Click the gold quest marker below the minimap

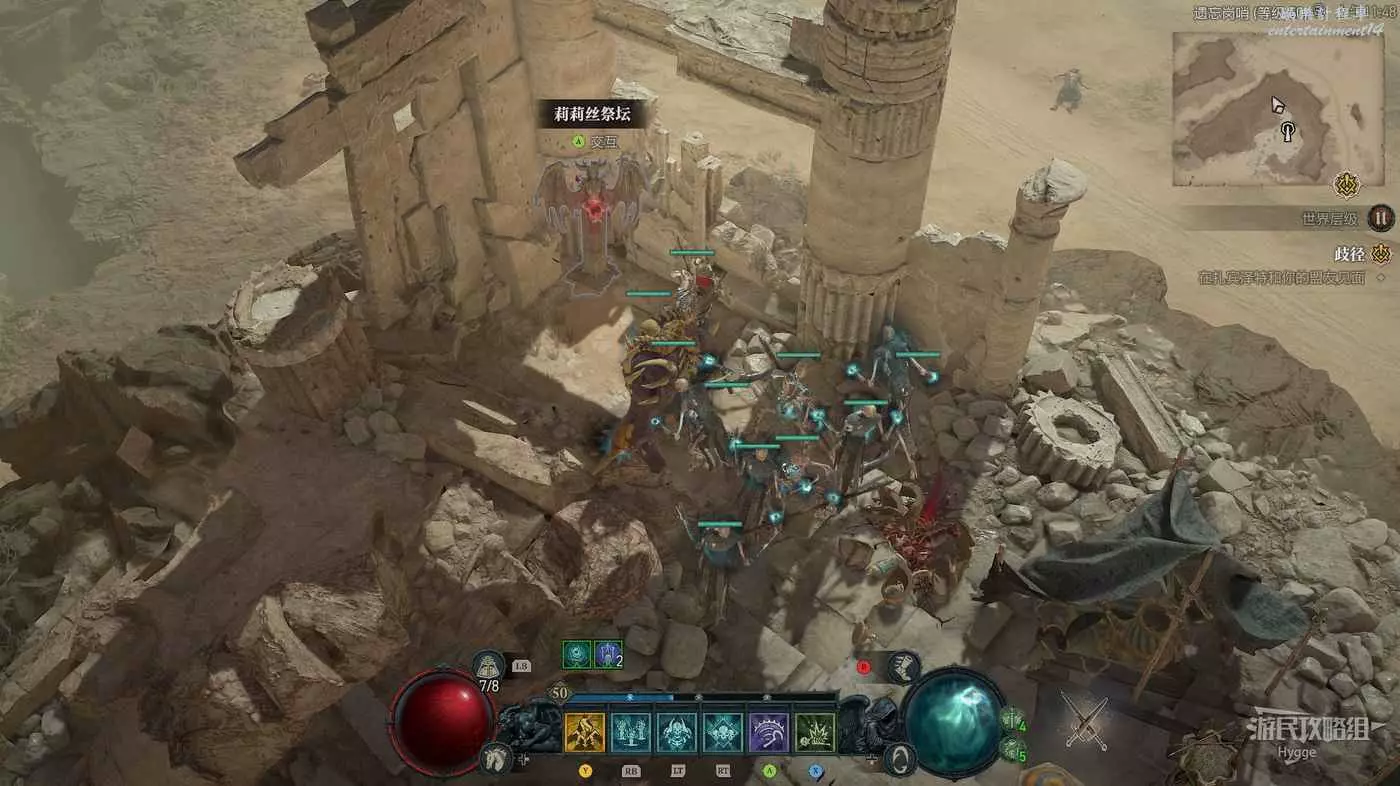point(1346,185)
